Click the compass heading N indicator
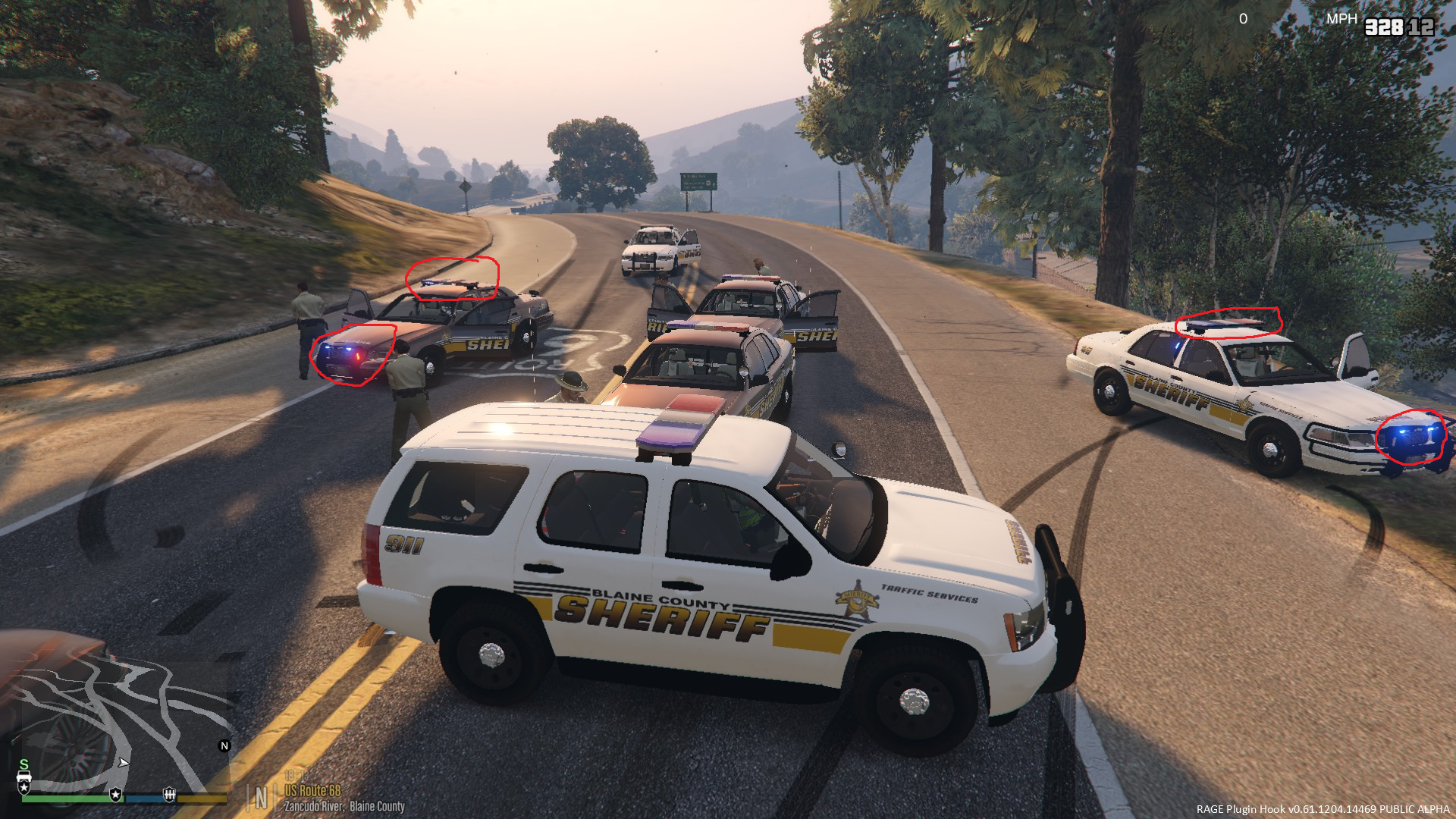Viewport: 1456px width, 819px height. (x=262, y=798)
